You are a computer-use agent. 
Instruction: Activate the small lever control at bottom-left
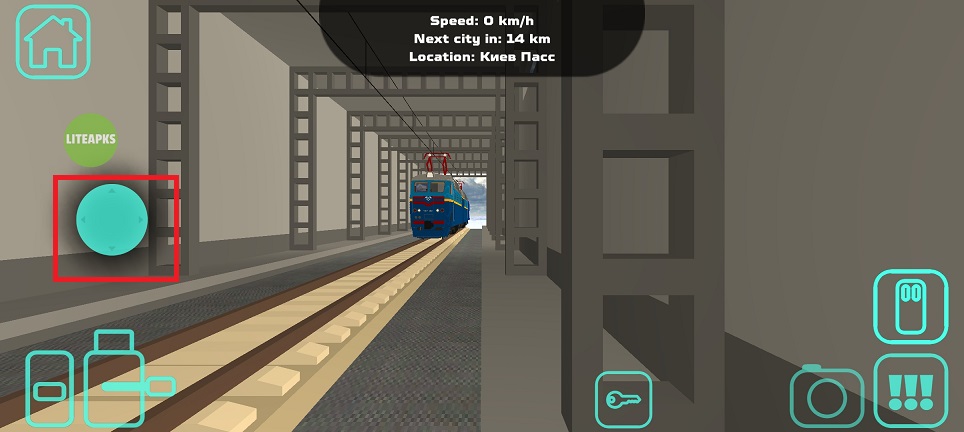(49, 388)
